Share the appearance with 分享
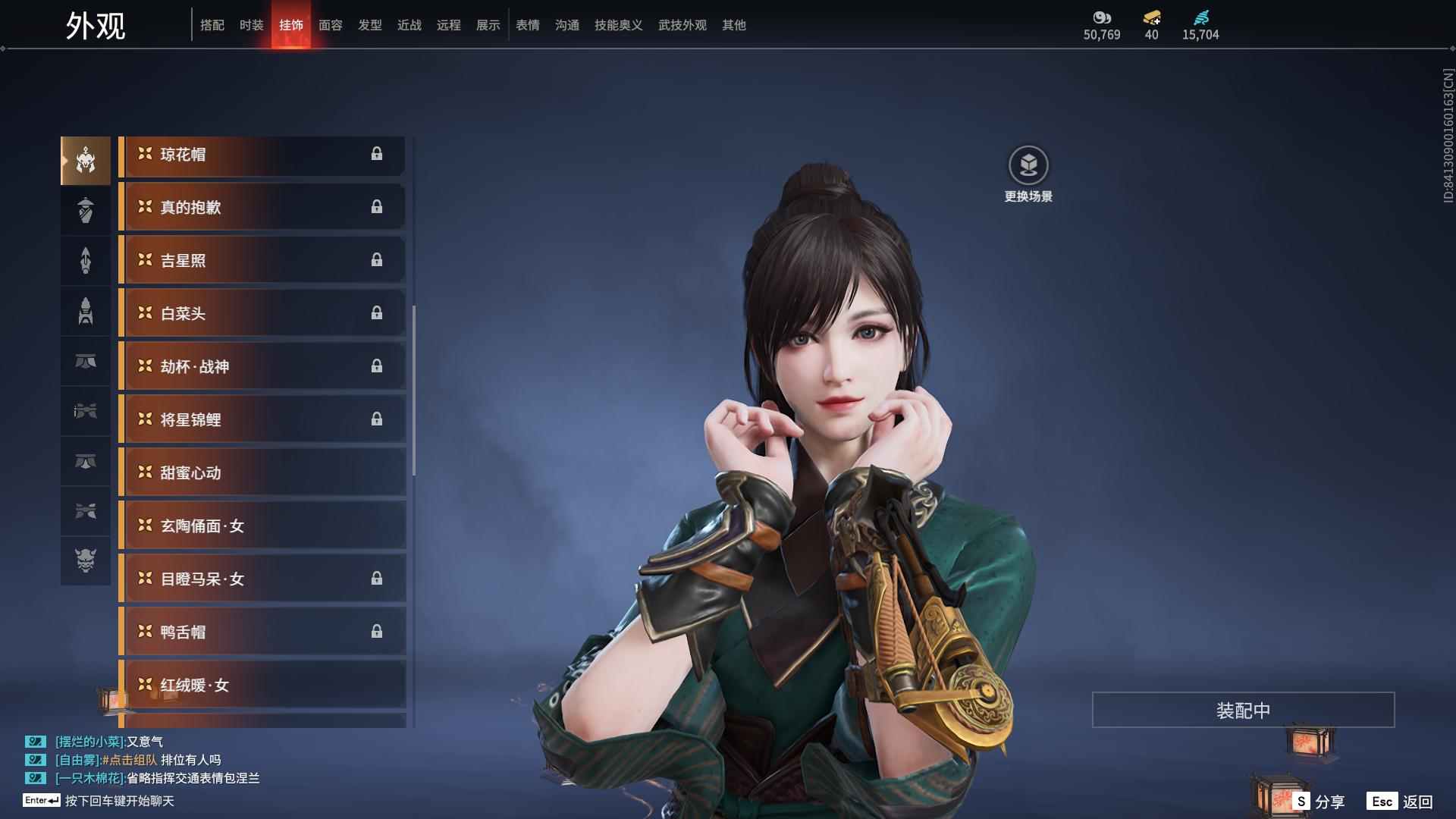 click(1319, 802)
